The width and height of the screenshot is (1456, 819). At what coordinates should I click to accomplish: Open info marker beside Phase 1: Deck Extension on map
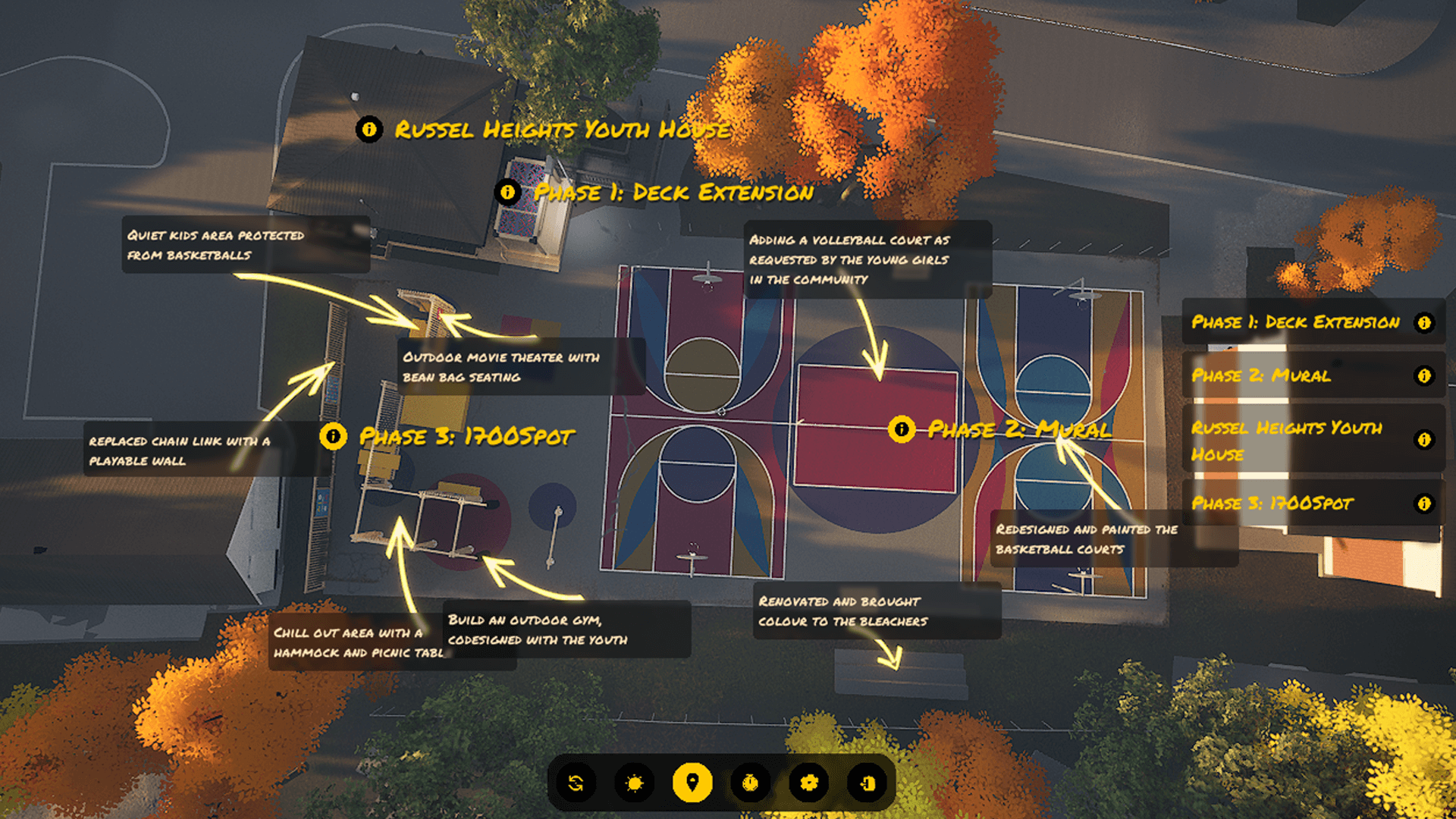pos(507,193)
